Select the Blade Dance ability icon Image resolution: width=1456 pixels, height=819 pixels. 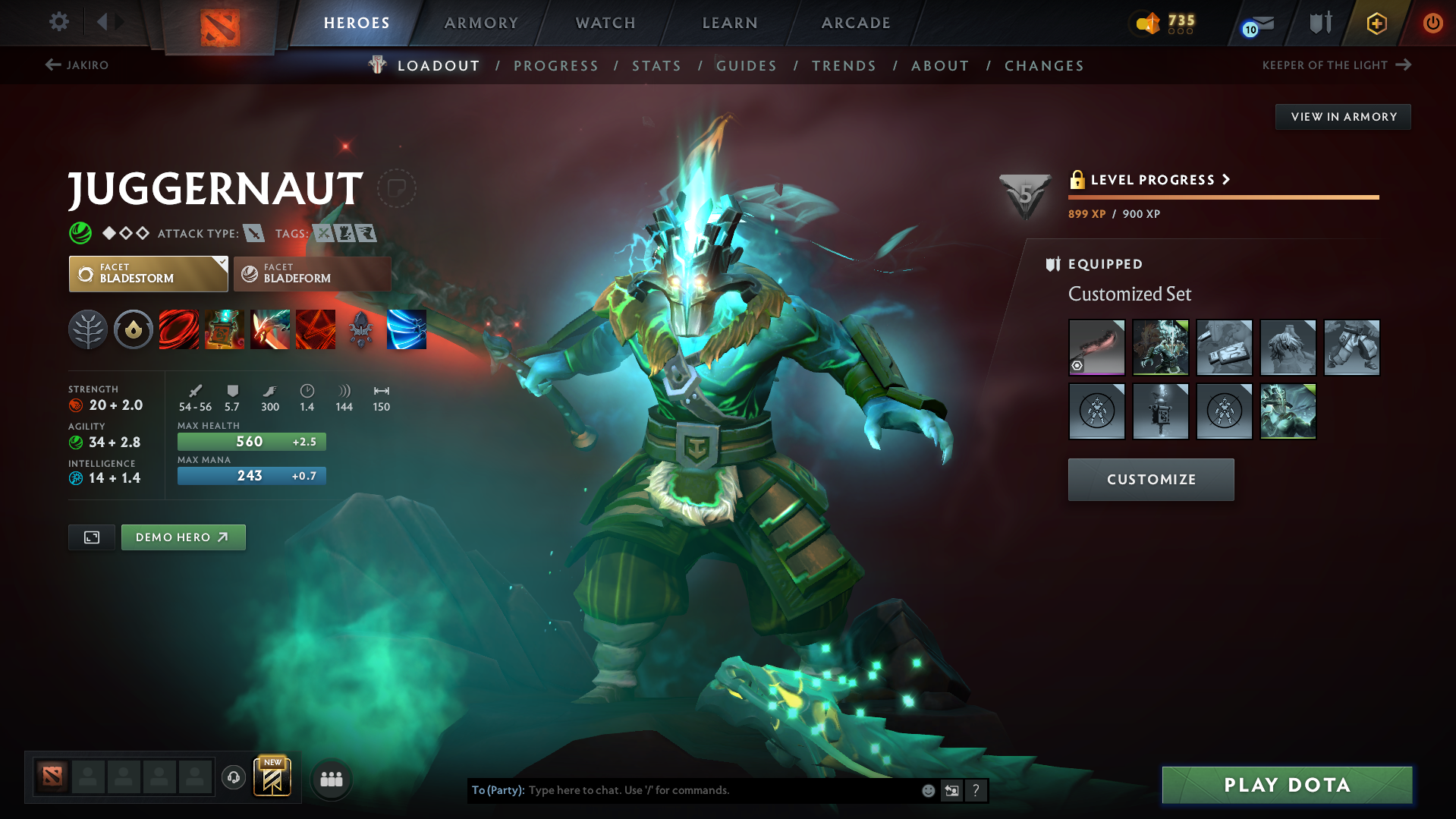point(270,329)
